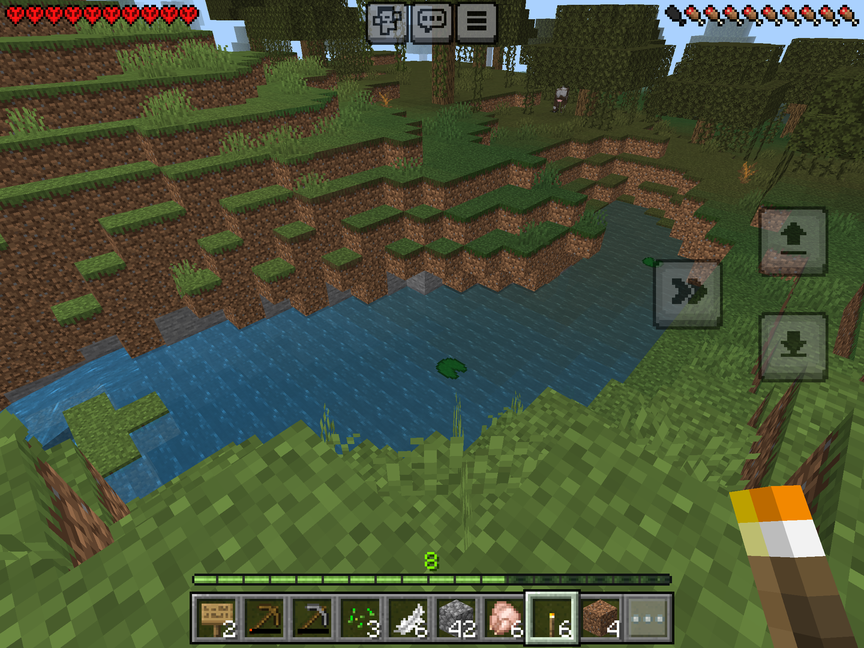Select the feather hotbar slot
864x648 pixels.
tap(408, 618)
